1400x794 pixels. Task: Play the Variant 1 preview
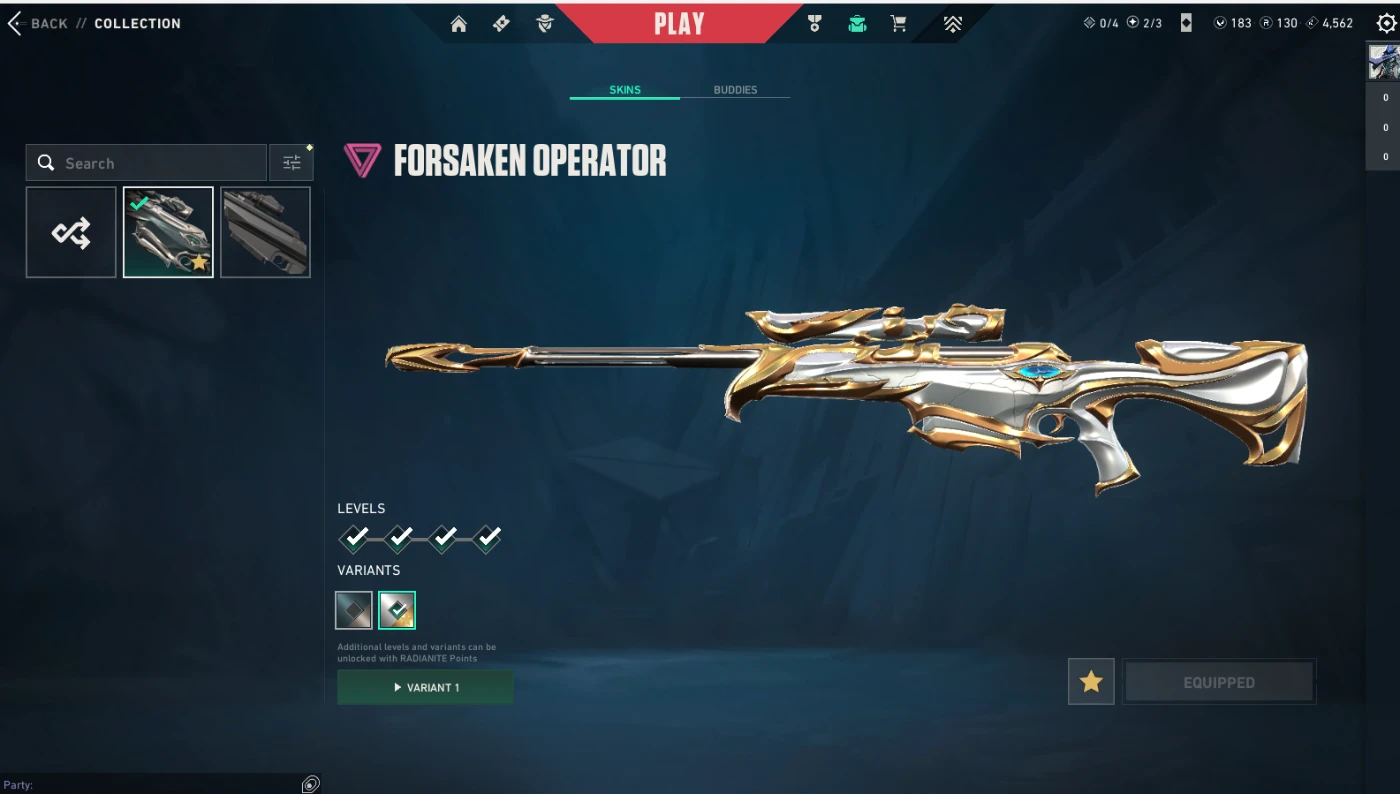click(425, 687)
